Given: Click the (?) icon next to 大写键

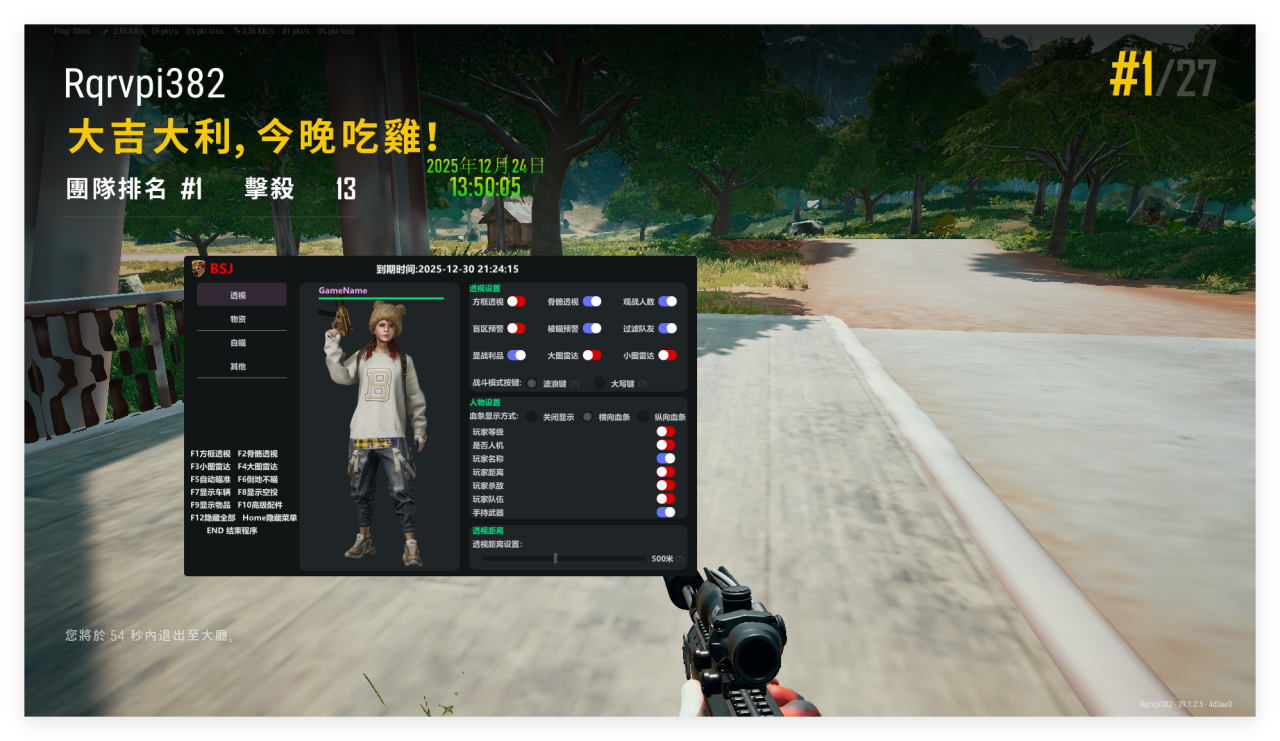Looking at the screenshot, I should tap(643, 382).
